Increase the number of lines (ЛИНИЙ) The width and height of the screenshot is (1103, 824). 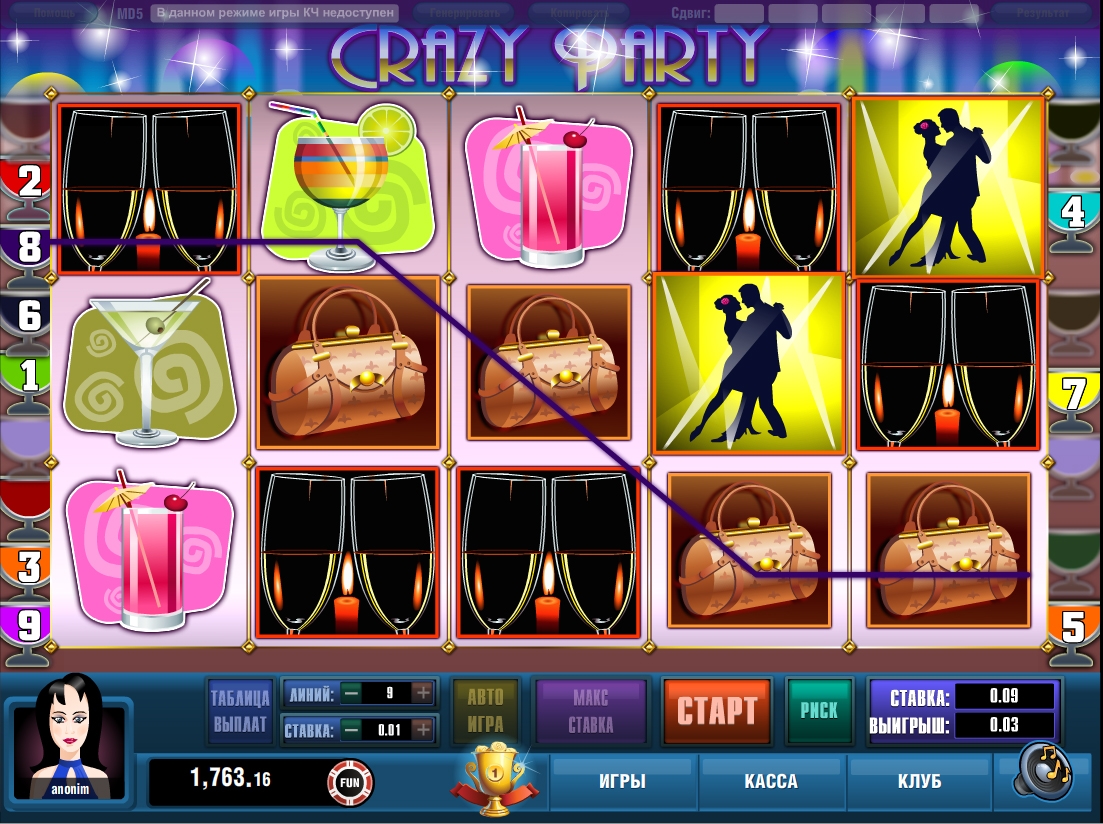coord(423,693)
